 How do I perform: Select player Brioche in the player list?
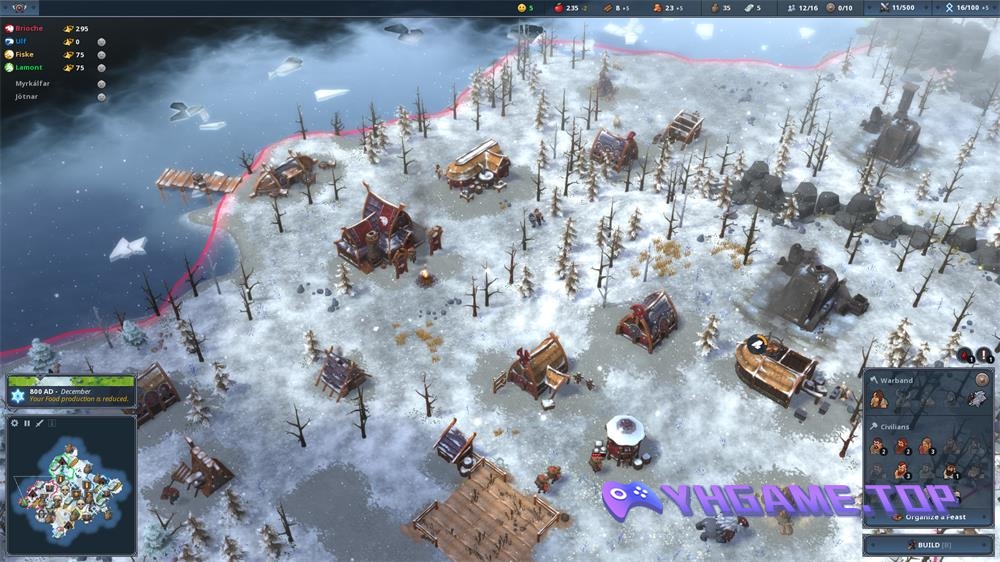pyautogui.click(x=28, y=28)
